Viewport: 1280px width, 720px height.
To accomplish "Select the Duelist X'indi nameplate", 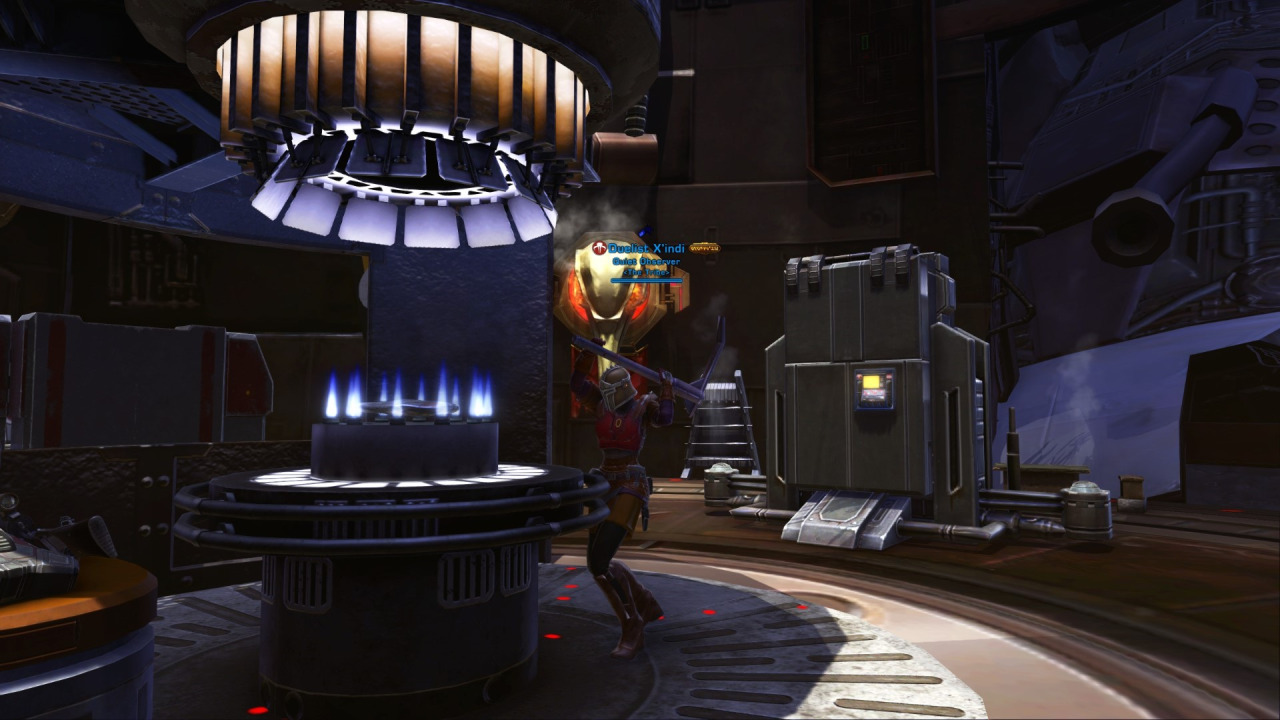I will (x=646, y=248).
